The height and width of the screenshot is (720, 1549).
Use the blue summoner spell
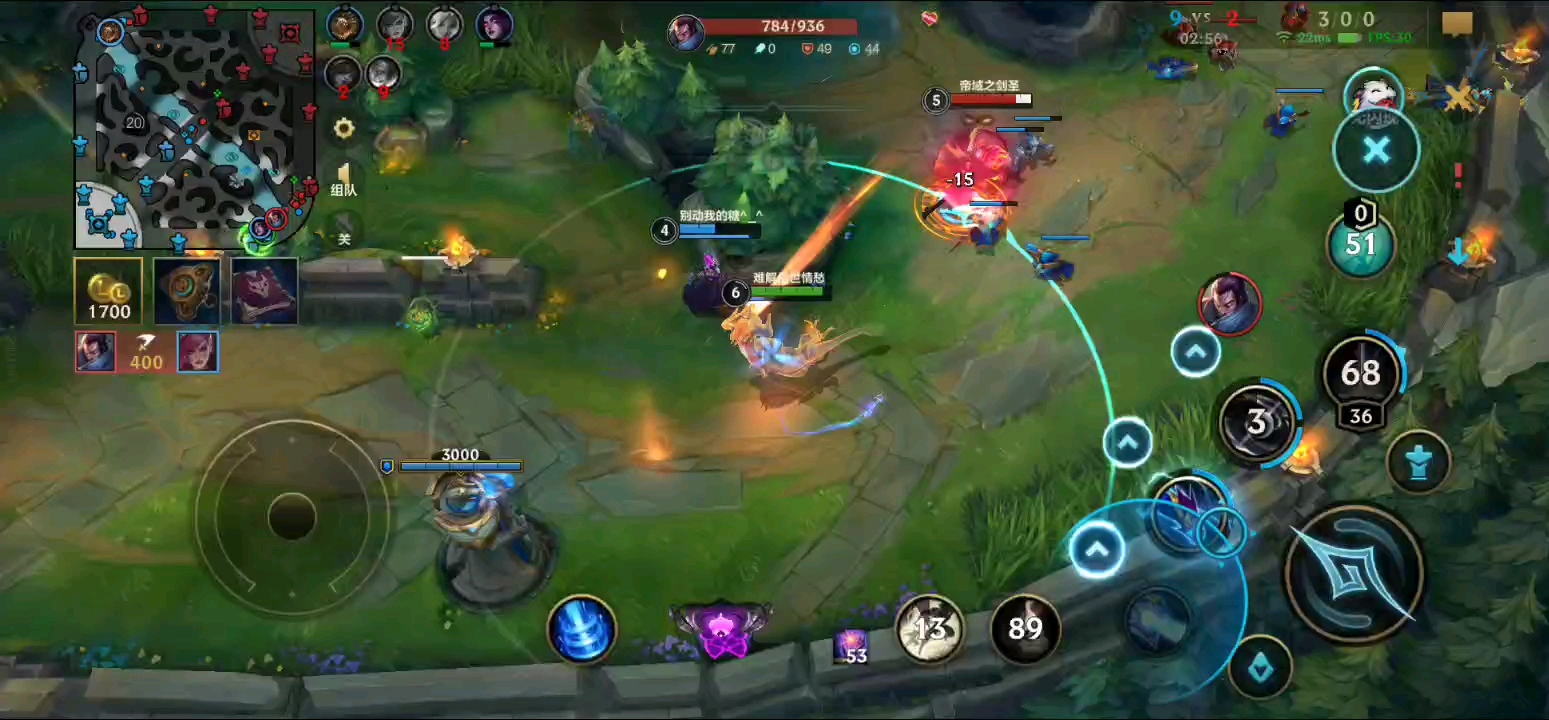point(582,629)
